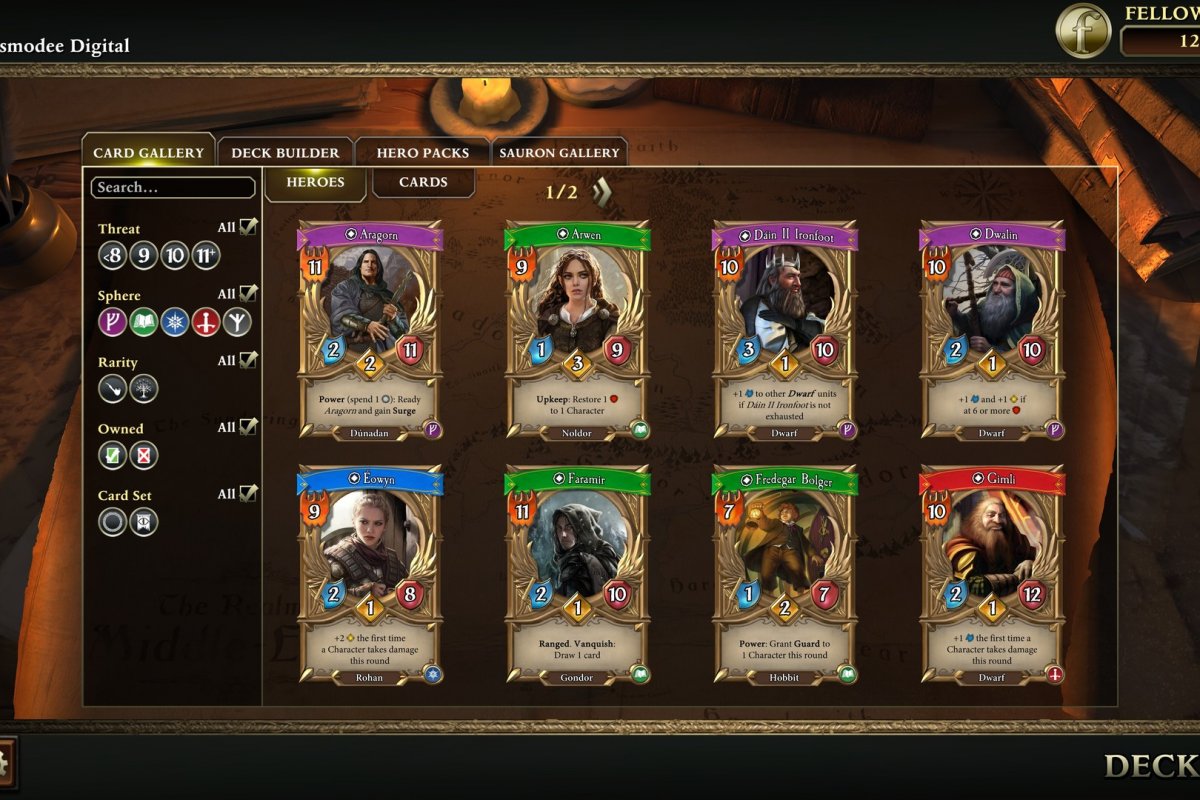1200x800 pixels.
Task: Choose the Arwen hero card
Action: 579,330
